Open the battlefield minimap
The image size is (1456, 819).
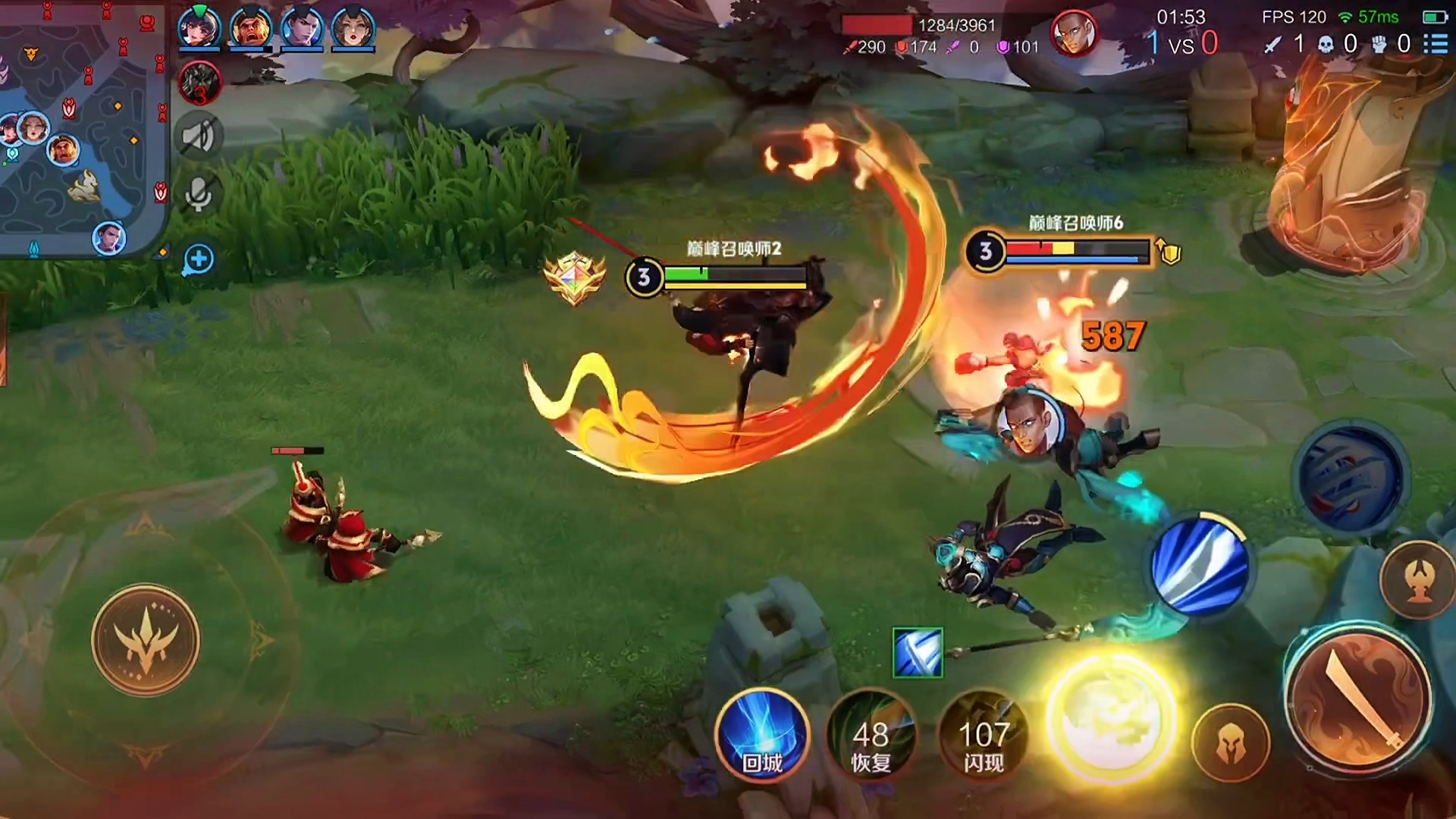click(x=82, y=129)
